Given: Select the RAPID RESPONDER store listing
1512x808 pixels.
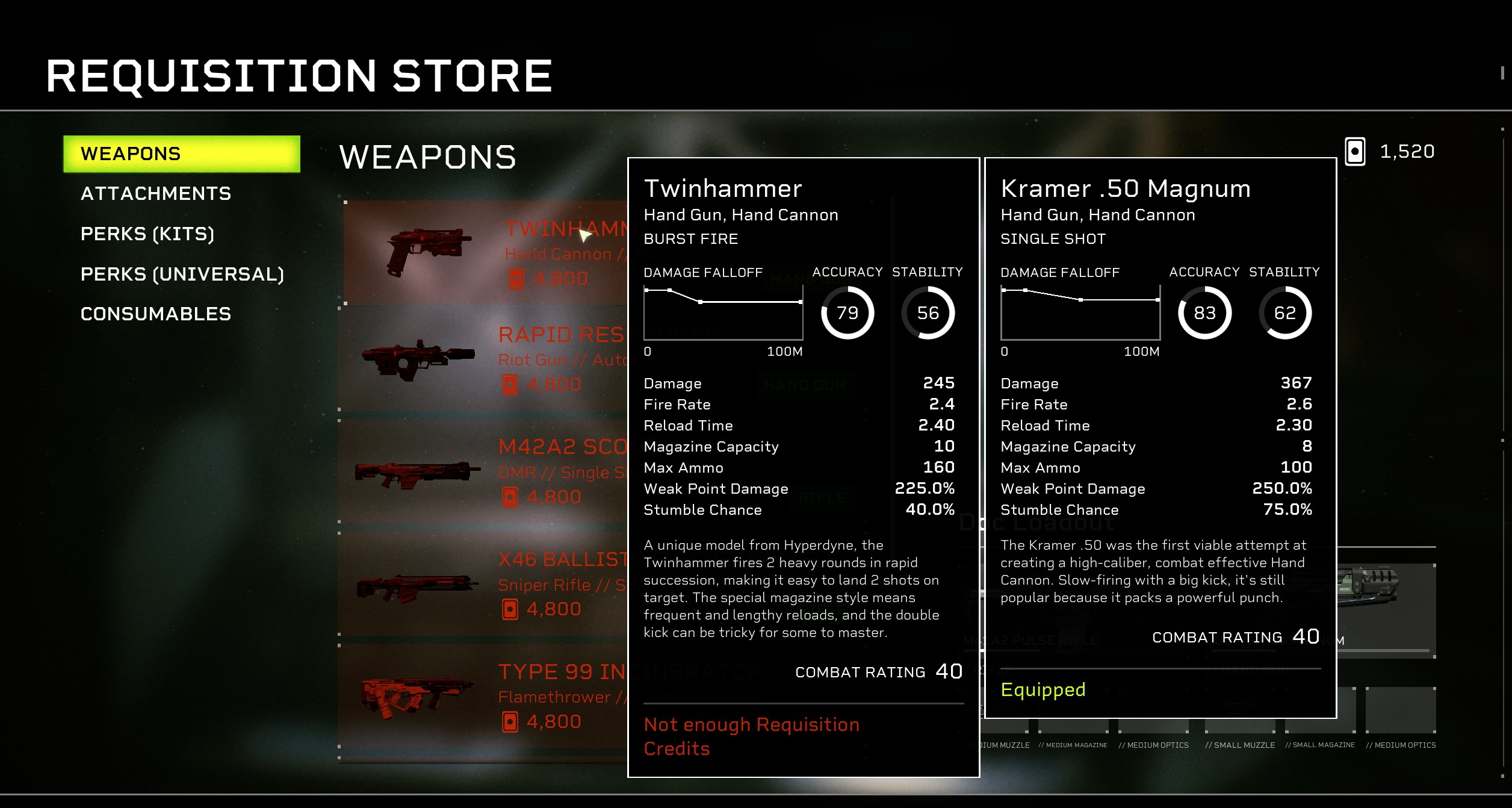Looking at the screenshot, I should coord(482,359).
